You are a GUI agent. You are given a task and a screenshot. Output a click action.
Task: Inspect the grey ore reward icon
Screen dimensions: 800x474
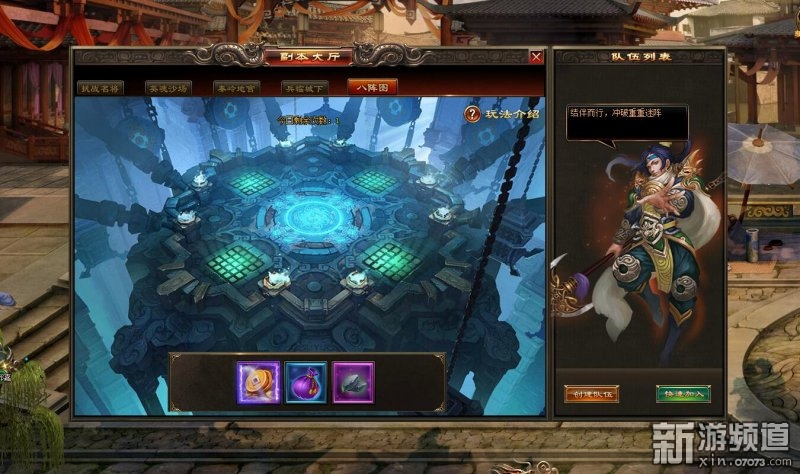[352, 381]
